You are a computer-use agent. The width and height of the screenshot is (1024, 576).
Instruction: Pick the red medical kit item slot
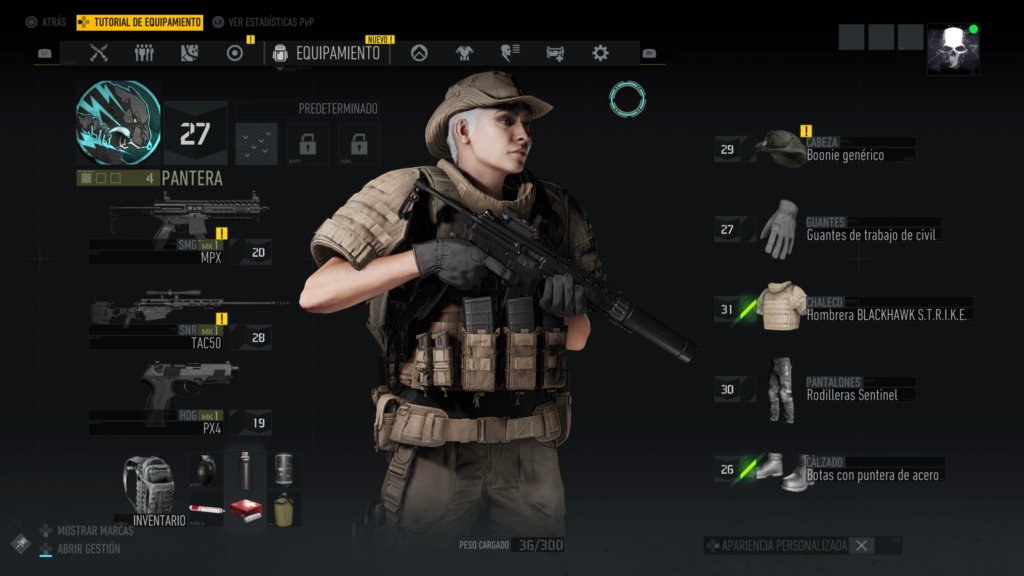pyautogui.click(x=245, y=509)
